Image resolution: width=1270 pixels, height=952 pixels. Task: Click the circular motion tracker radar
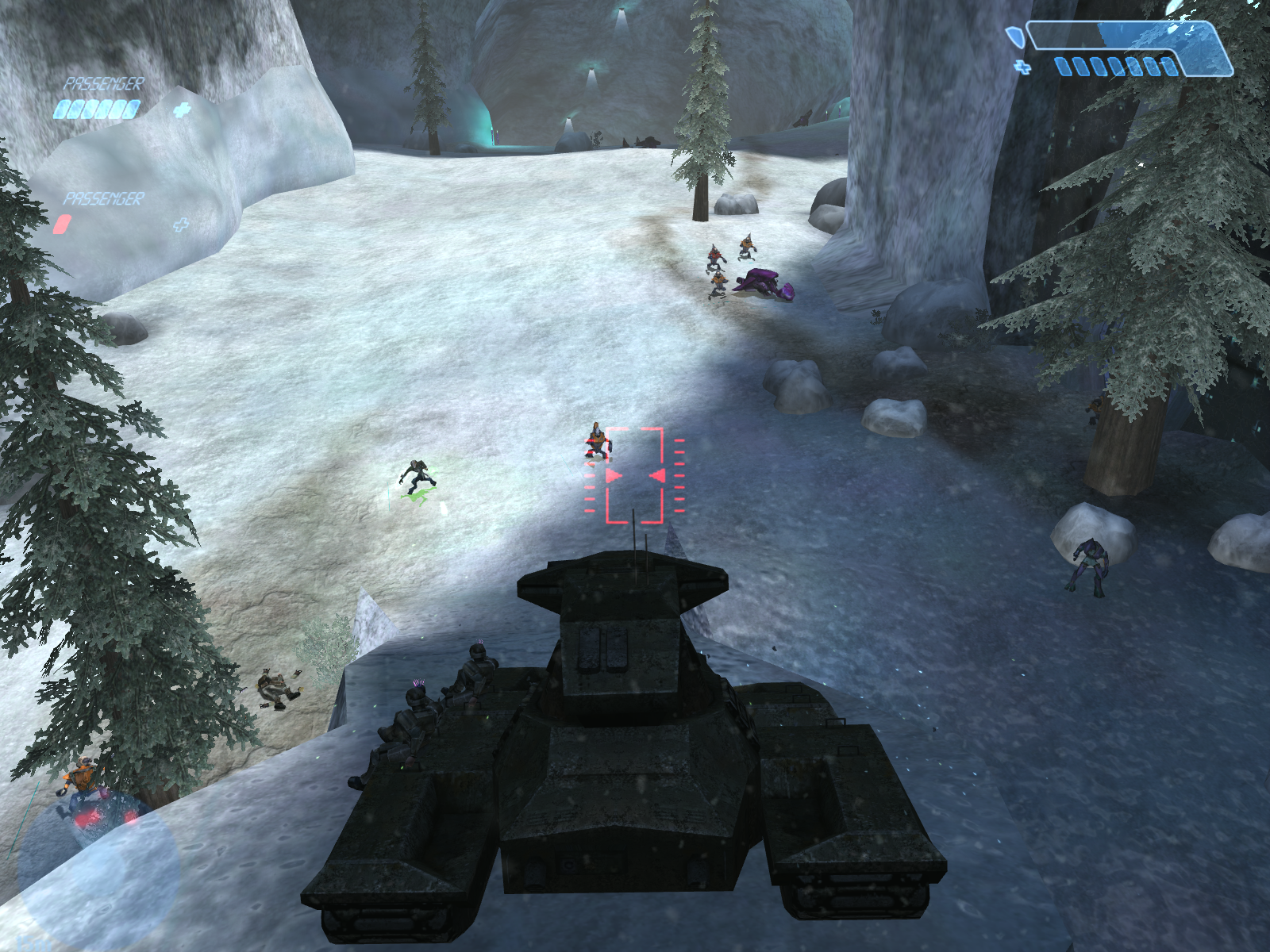coord(97,871)
